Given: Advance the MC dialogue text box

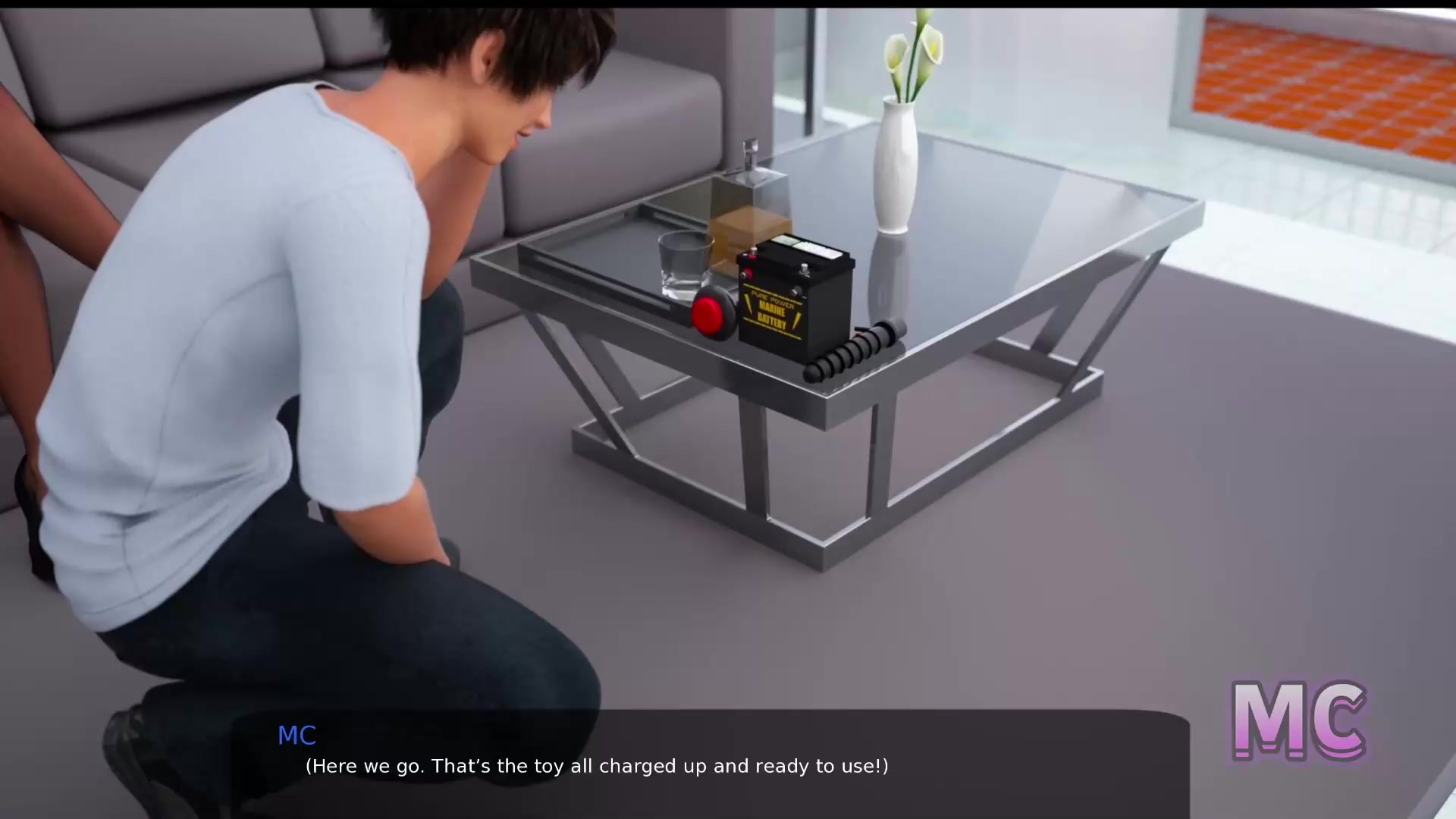Looking at the screenshot, I should click(710, 764).
